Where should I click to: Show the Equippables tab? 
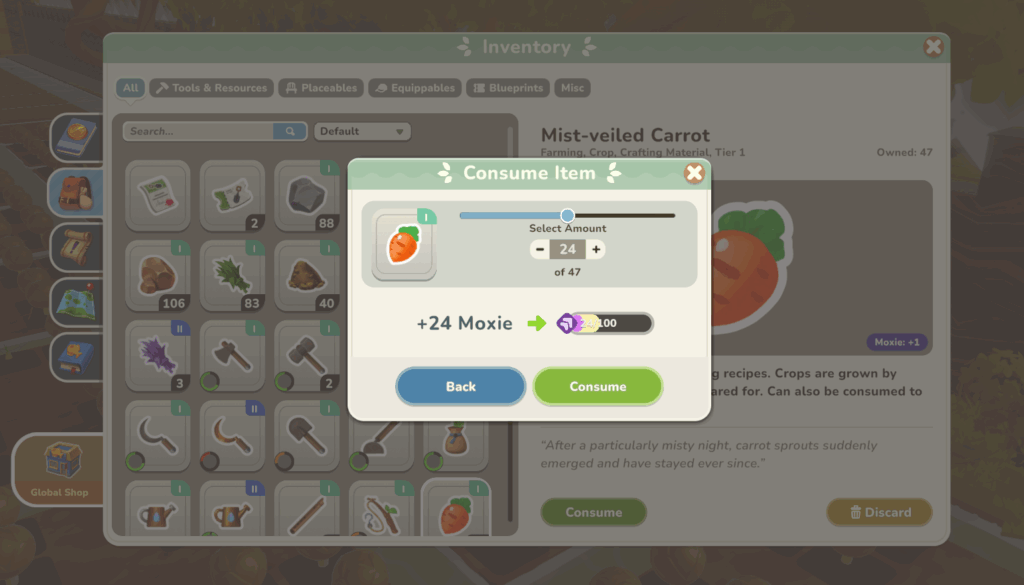click(415, 88)
